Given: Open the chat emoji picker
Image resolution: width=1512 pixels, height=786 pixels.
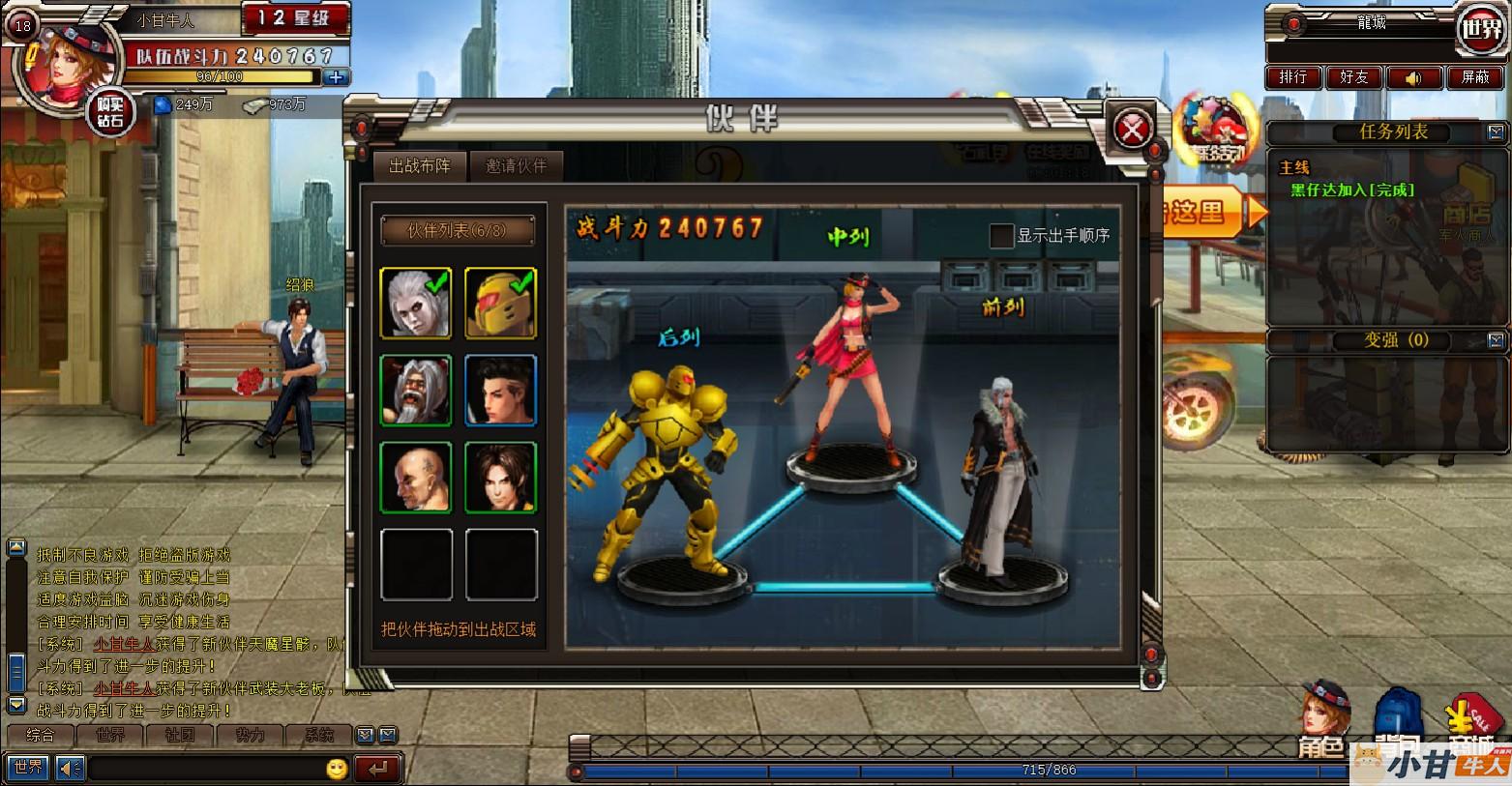Looking at the screenshot, I should click(337, 769).
